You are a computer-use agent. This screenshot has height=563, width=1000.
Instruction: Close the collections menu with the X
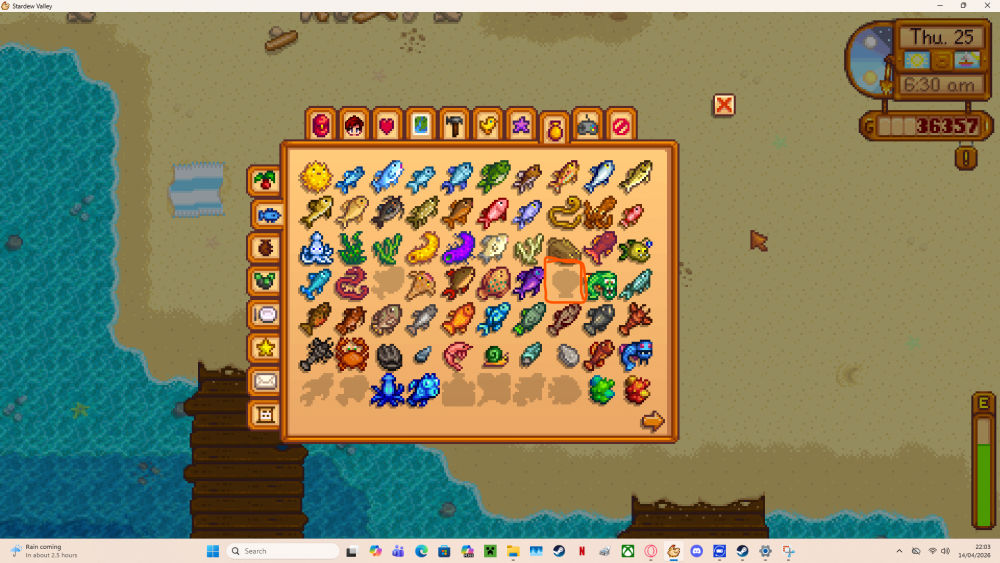coord(724,105)
